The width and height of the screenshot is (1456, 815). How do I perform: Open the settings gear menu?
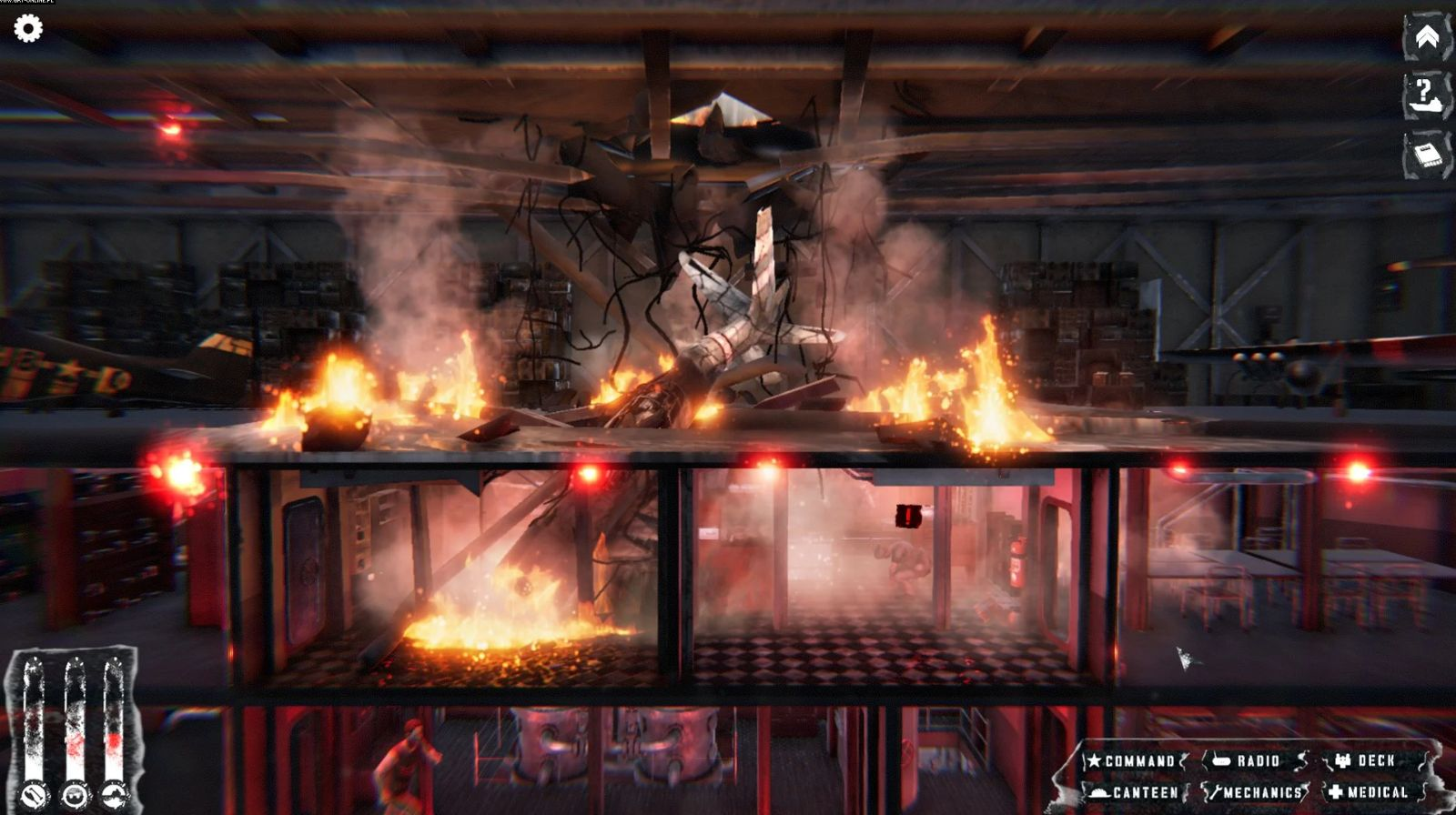(x=29, y=28)
